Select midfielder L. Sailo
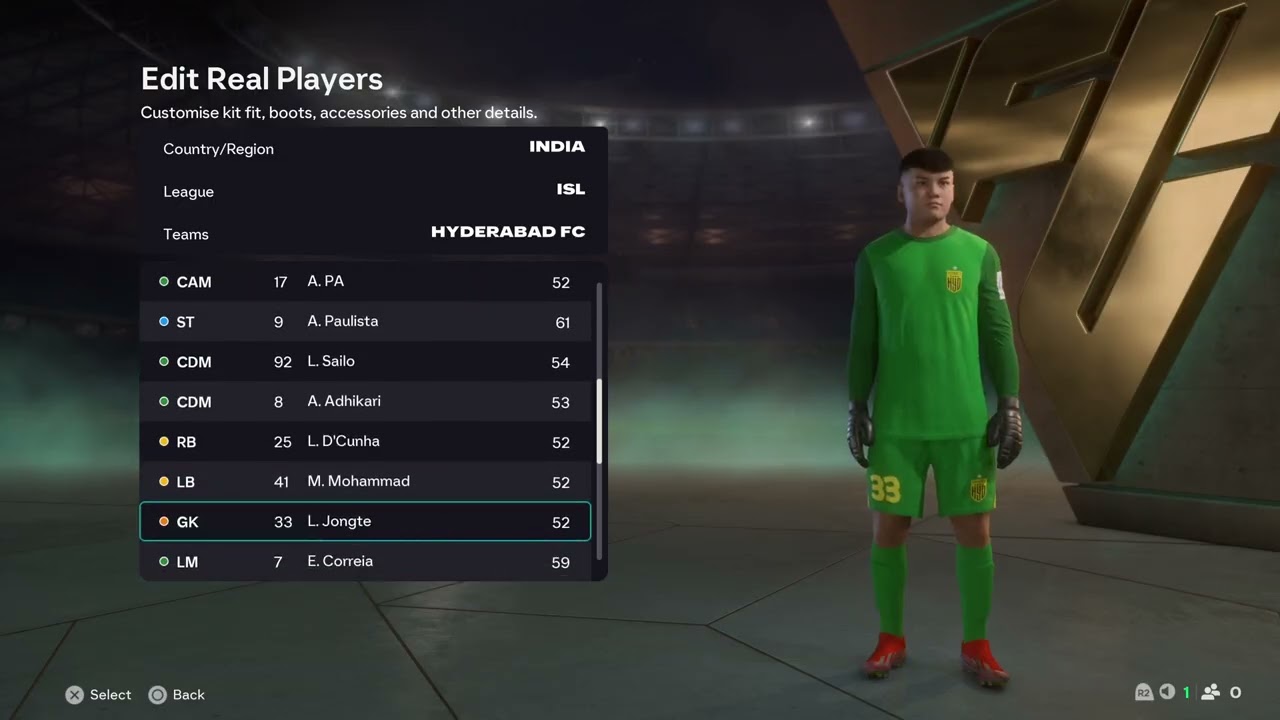 (365, 362)
